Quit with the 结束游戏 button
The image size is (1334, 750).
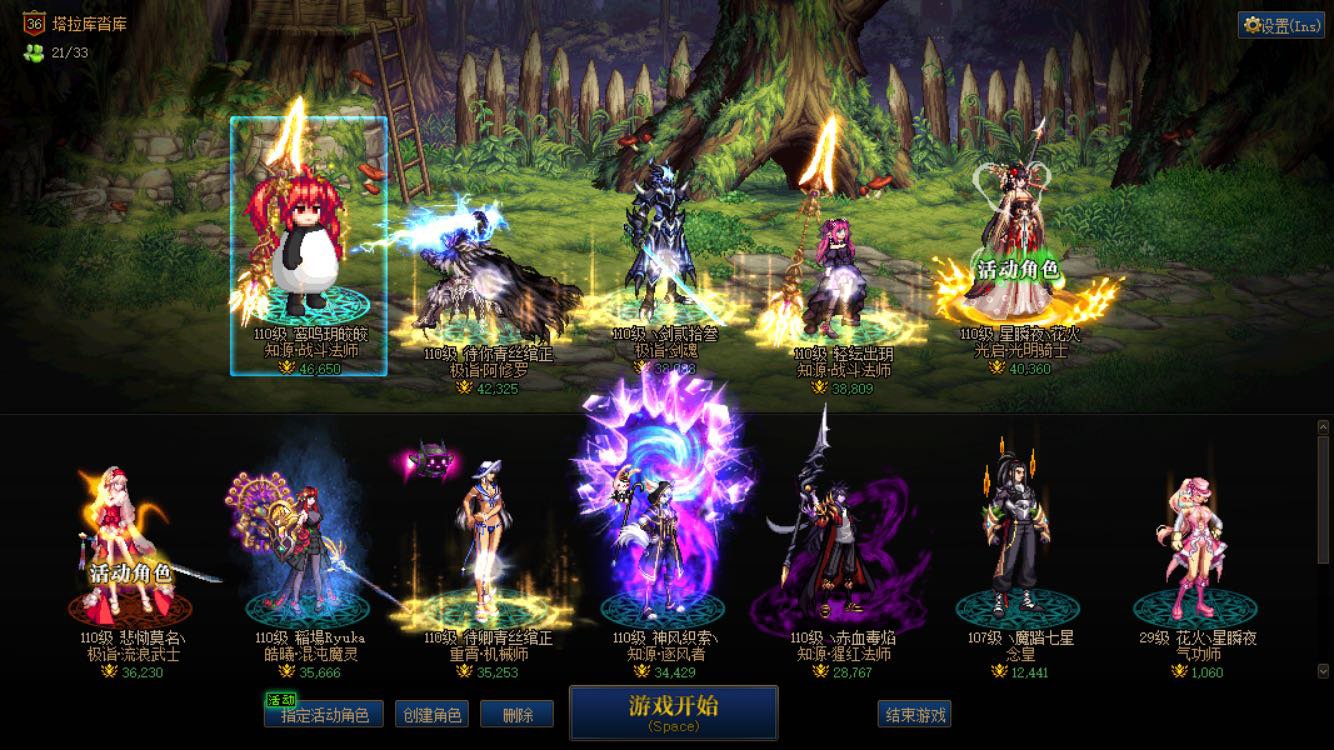tap(914, 714)
